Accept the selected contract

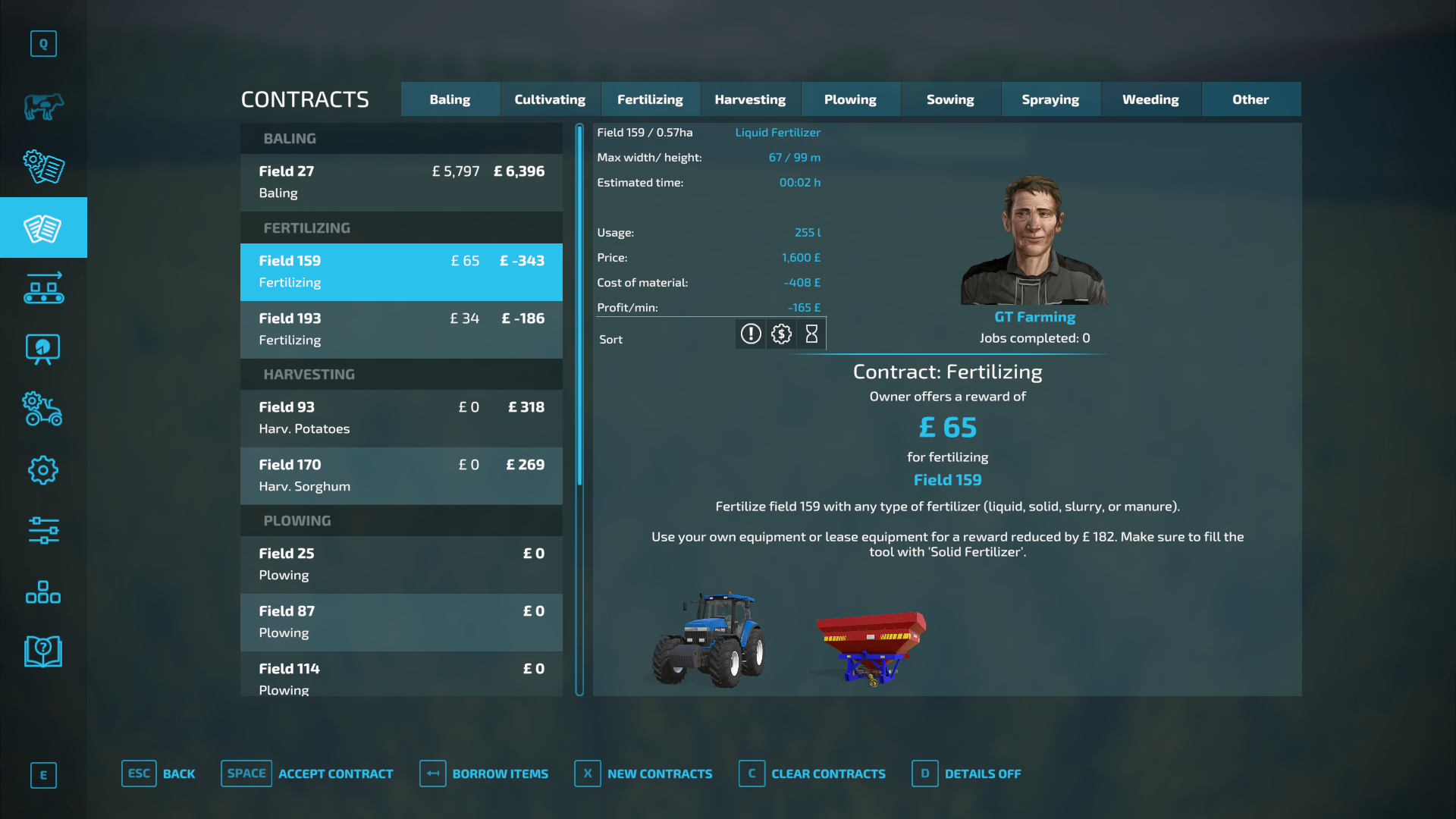pos(306,773)
